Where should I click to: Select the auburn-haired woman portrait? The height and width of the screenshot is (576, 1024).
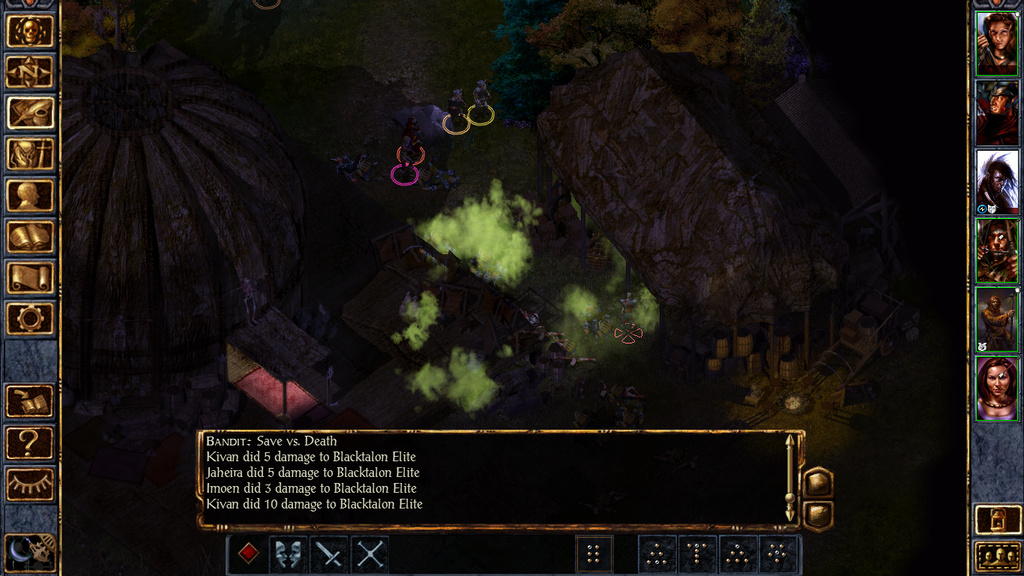pyautogui.click(x=997, y=43)
